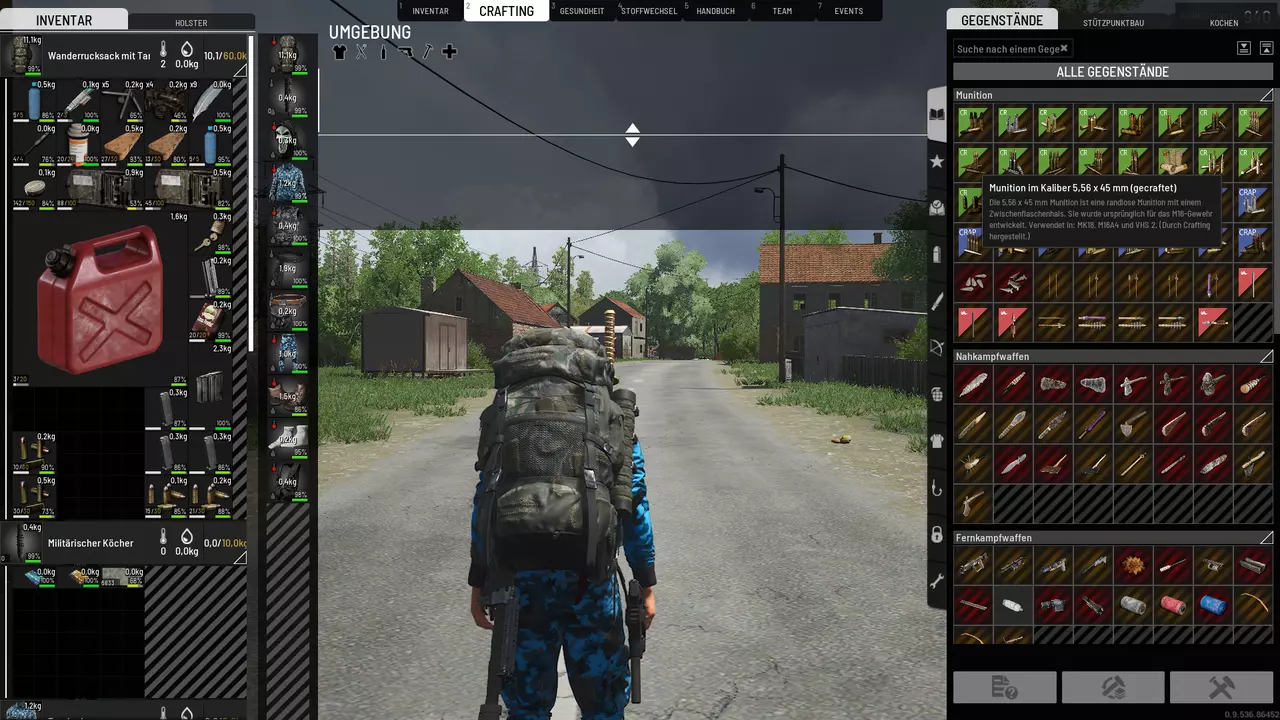Select the red jerry can in inventory
The height and width of the screenshot is (720, 1280).
99,299
